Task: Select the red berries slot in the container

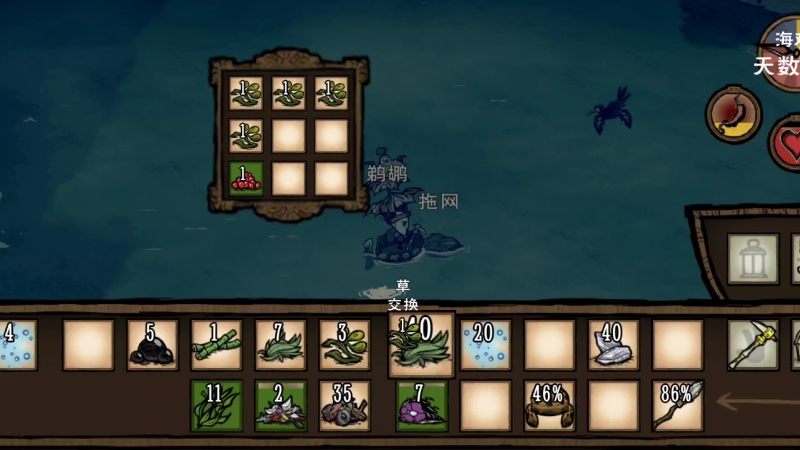Action: 246,178
